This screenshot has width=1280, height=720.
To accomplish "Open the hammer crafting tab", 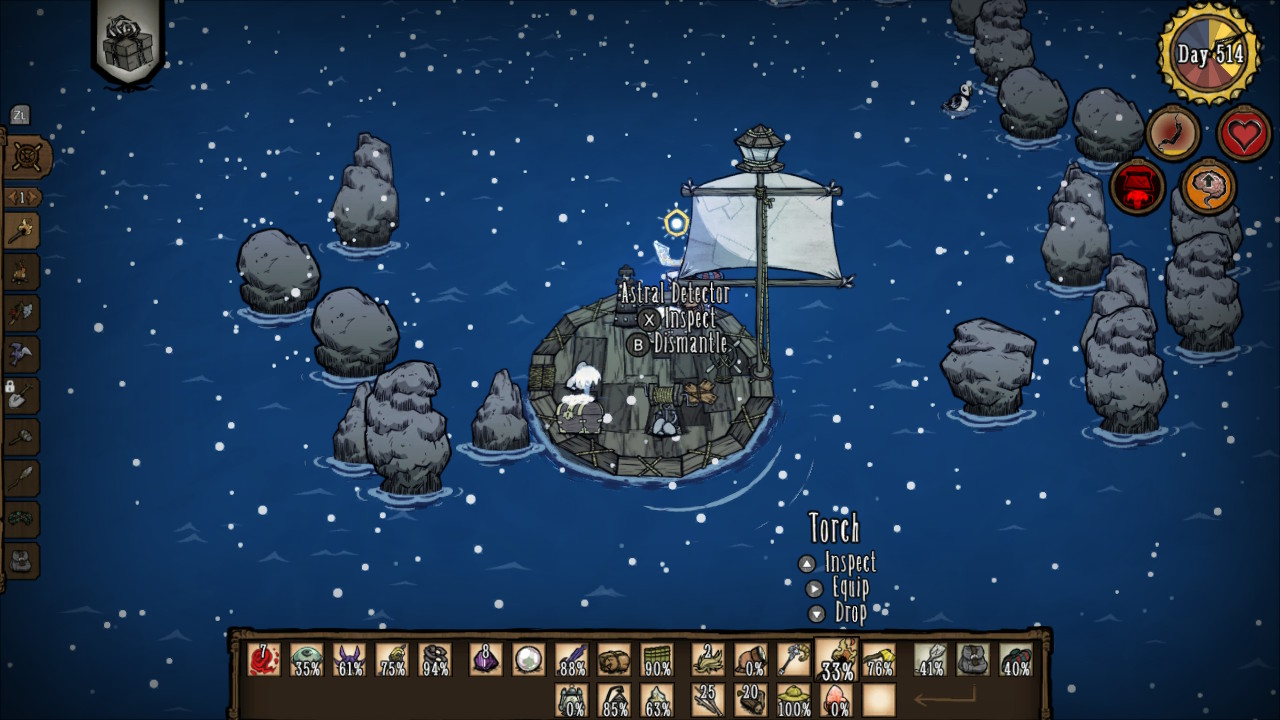I will coord(21,437).
